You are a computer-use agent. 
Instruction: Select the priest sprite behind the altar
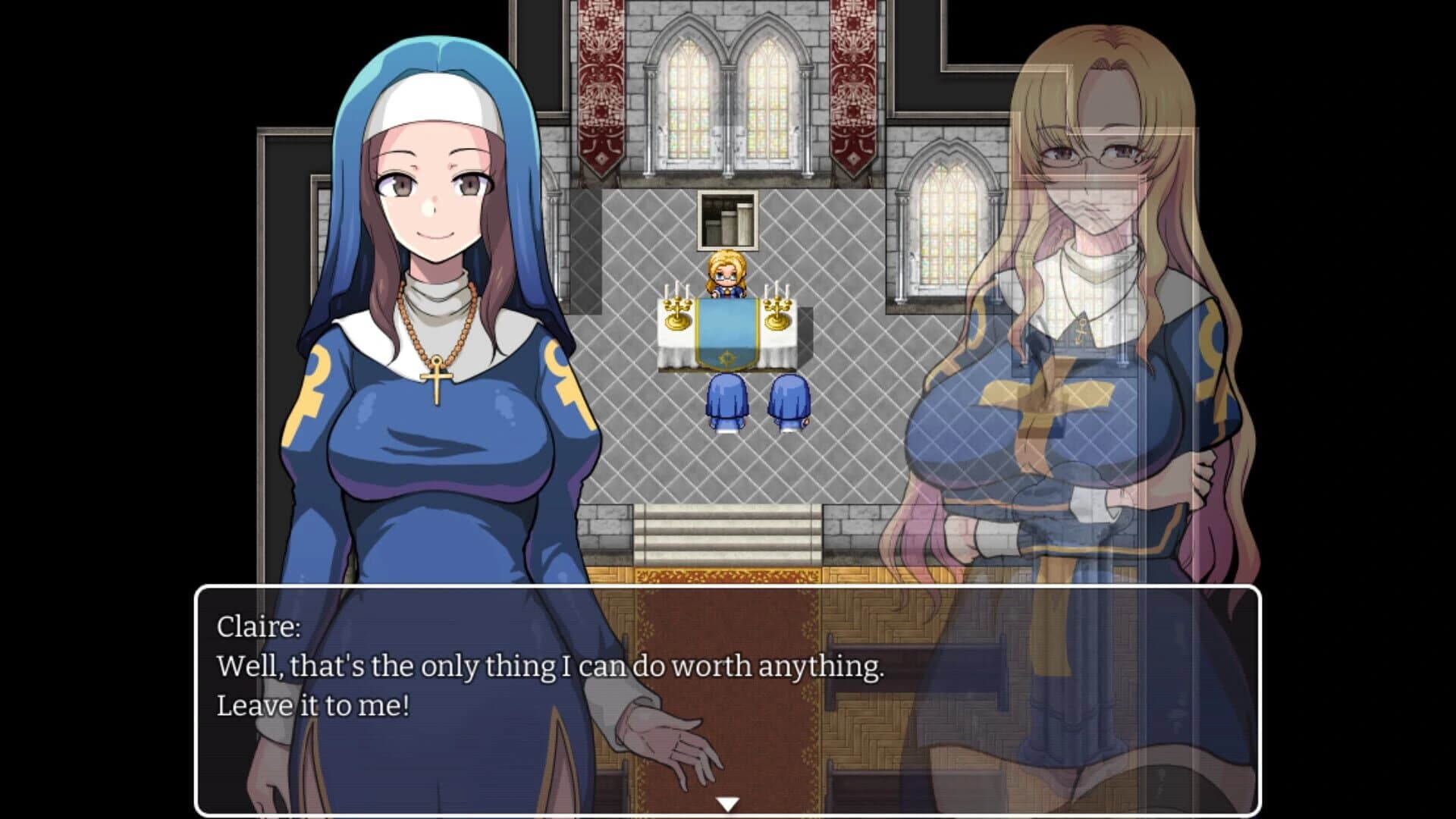click(724, 275)
